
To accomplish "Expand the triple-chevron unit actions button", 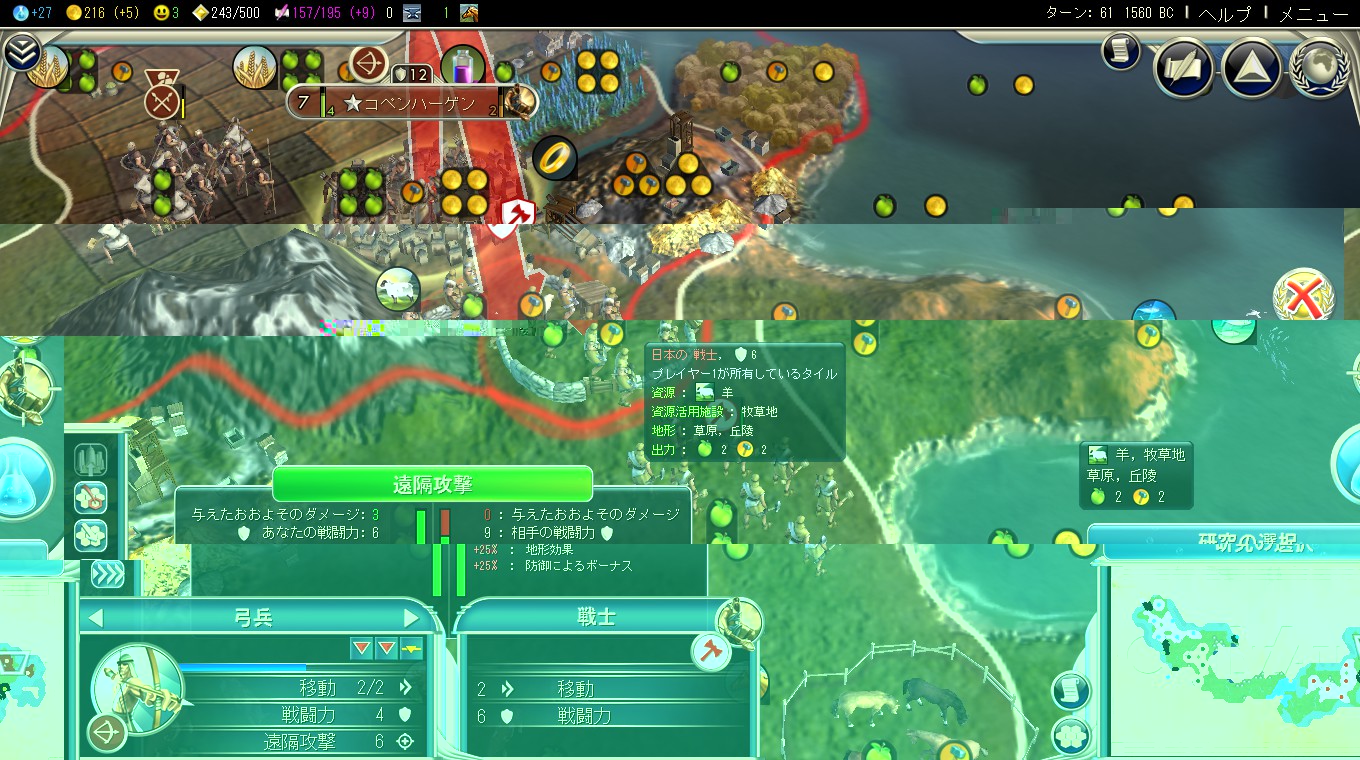I will pos(107,573).
